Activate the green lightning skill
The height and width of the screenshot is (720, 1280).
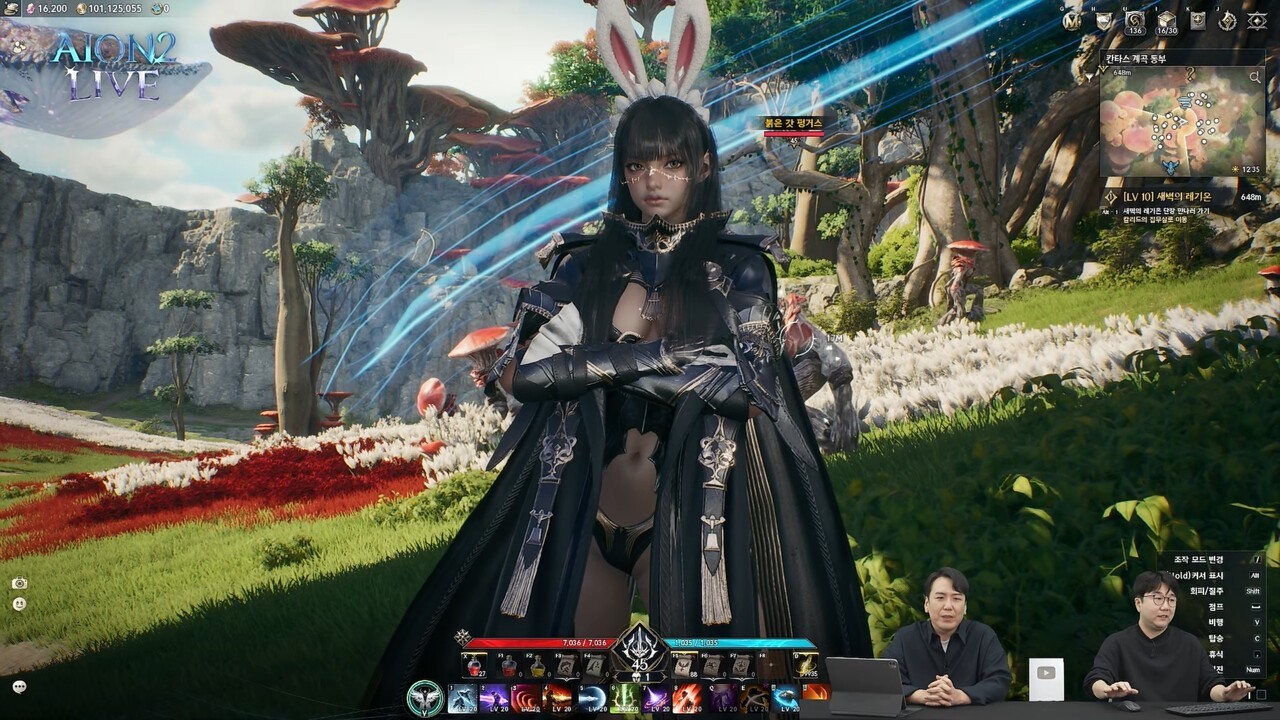tap(627, 698)
